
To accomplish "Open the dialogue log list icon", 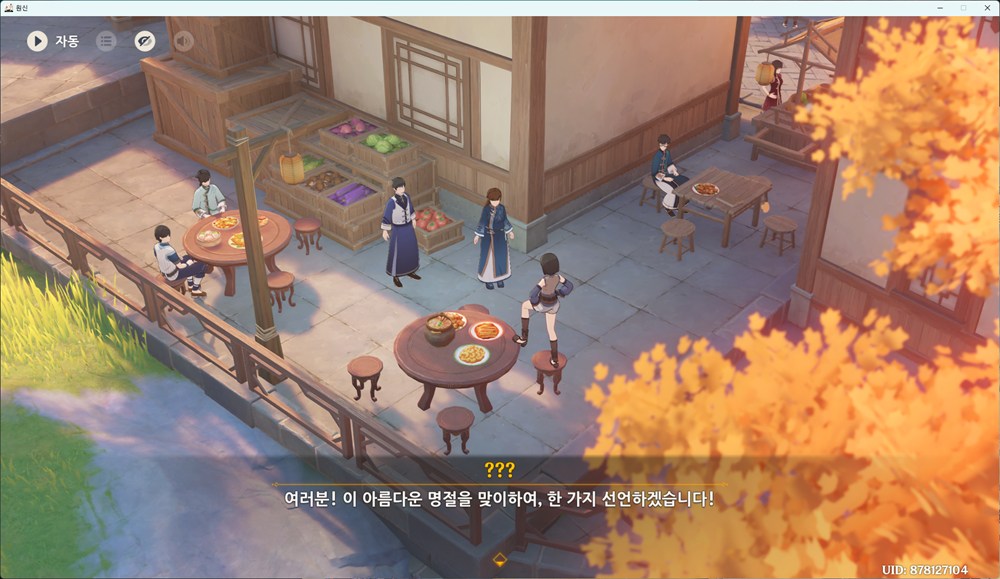I will (x=106, y=41).
